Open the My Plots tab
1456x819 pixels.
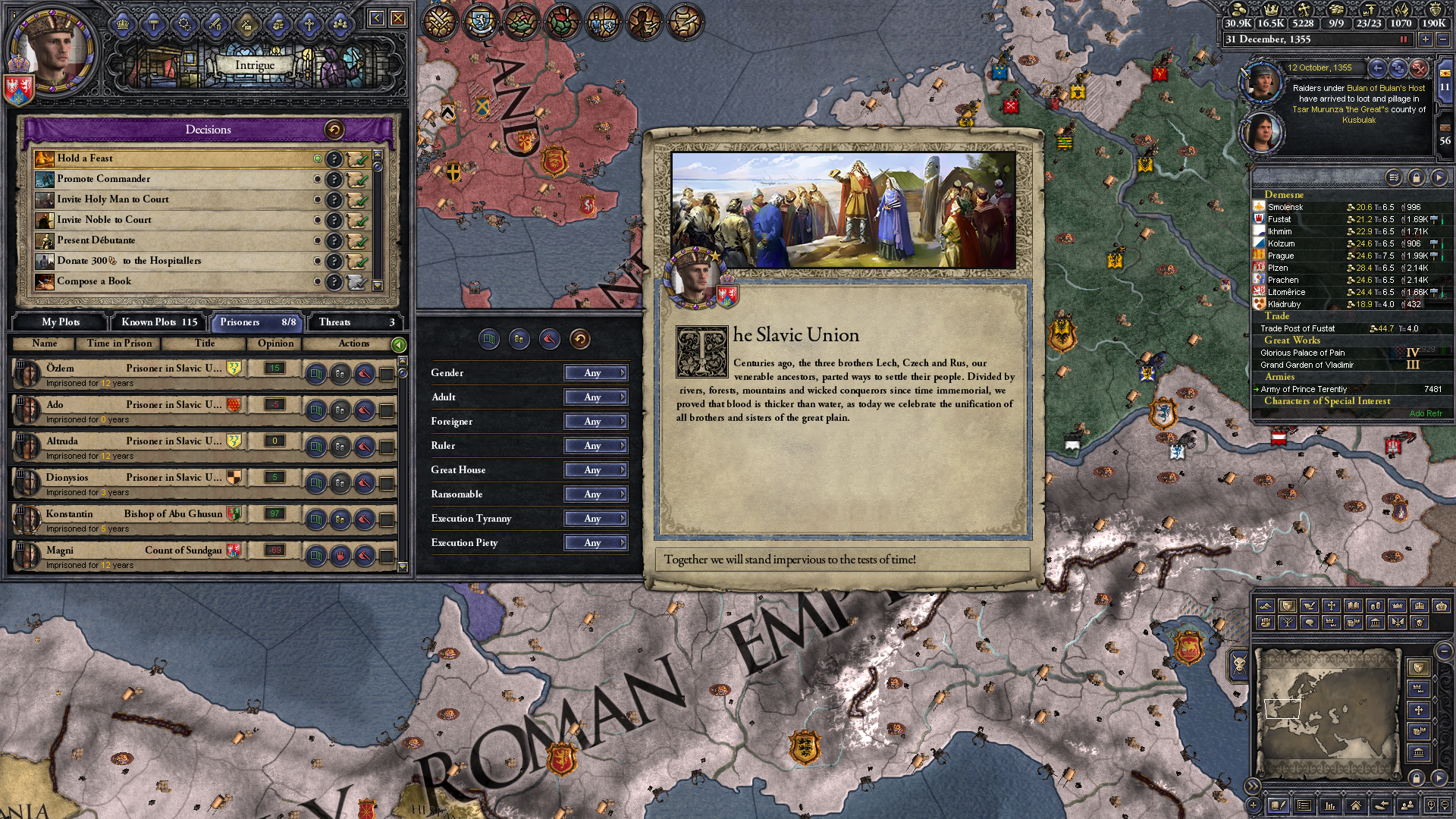[61, 322]
